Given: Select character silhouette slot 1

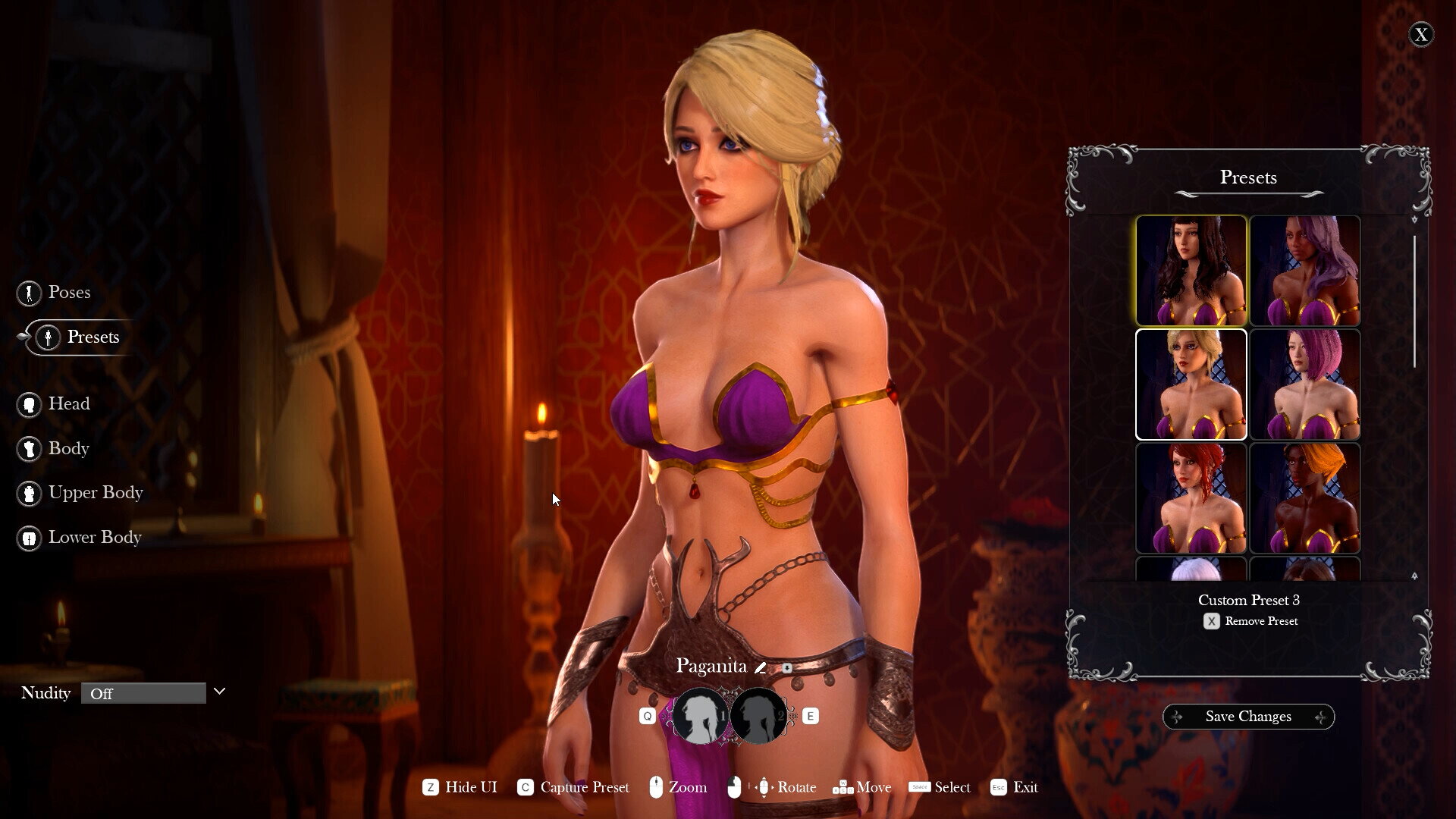Looking at the screenshot, I should coord(700,716).
